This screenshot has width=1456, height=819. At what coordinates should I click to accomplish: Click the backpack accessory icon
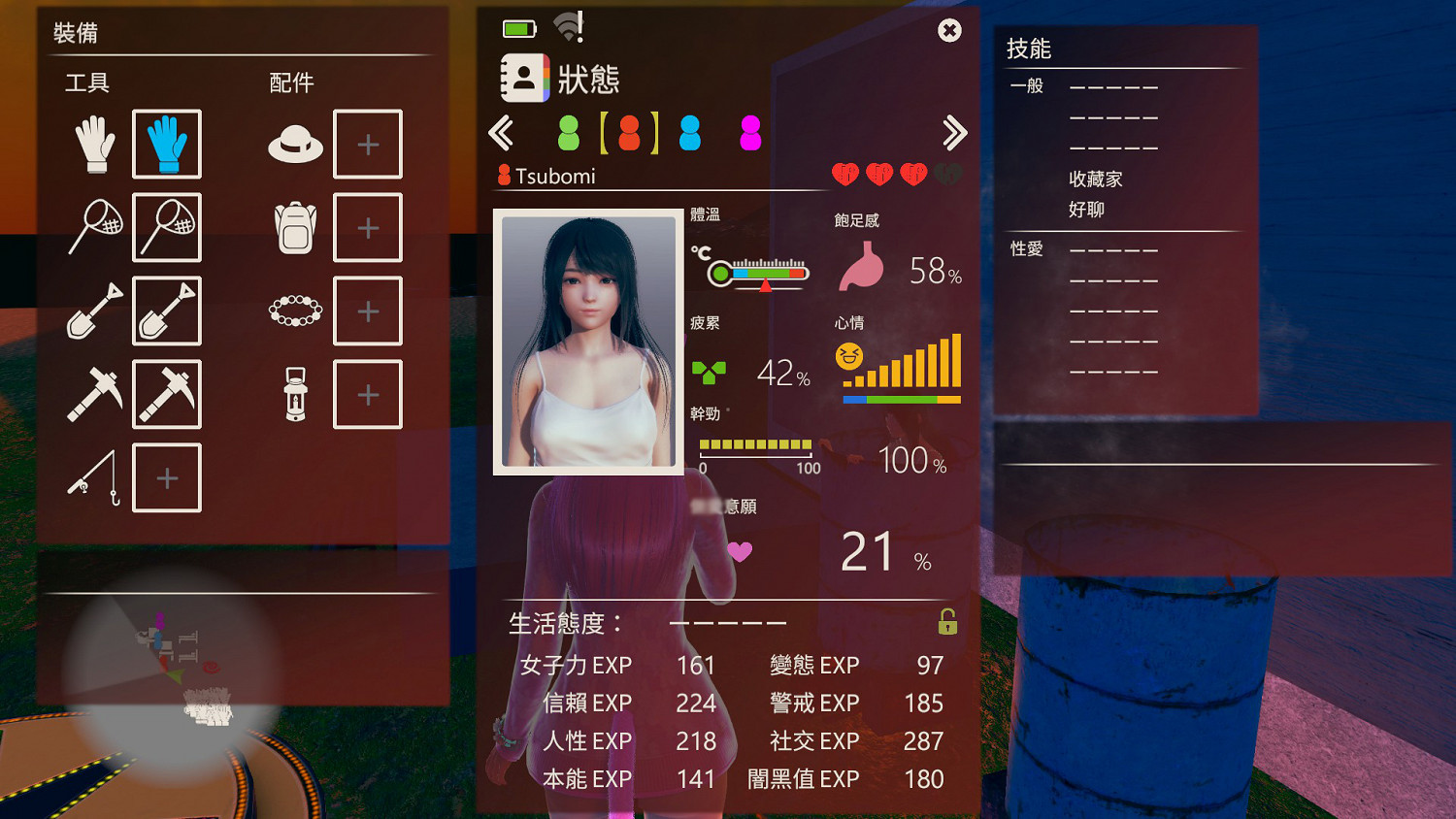coord(293,227)
